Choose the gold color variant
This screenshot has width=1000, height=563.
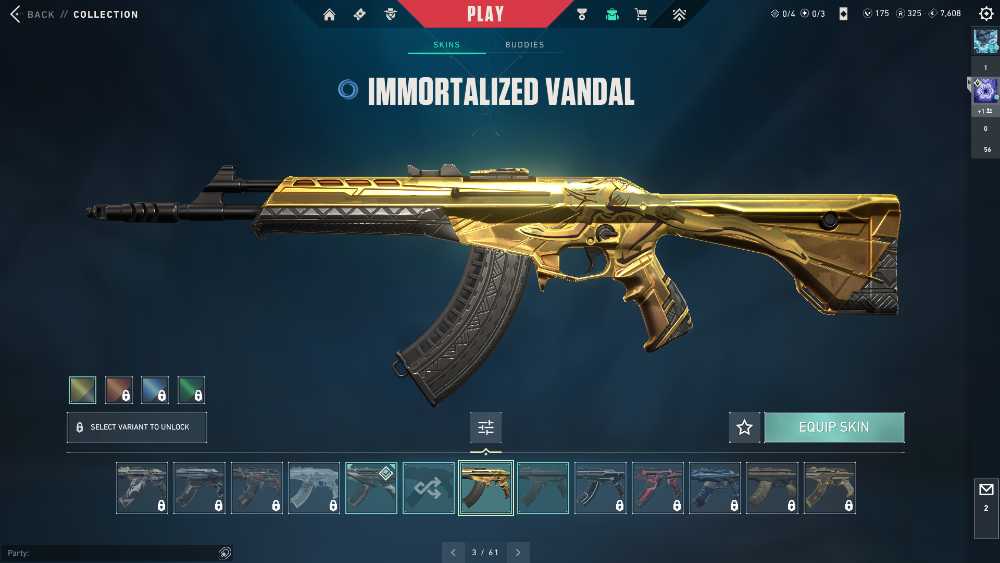pyautogui.click(x=83, y=389)
